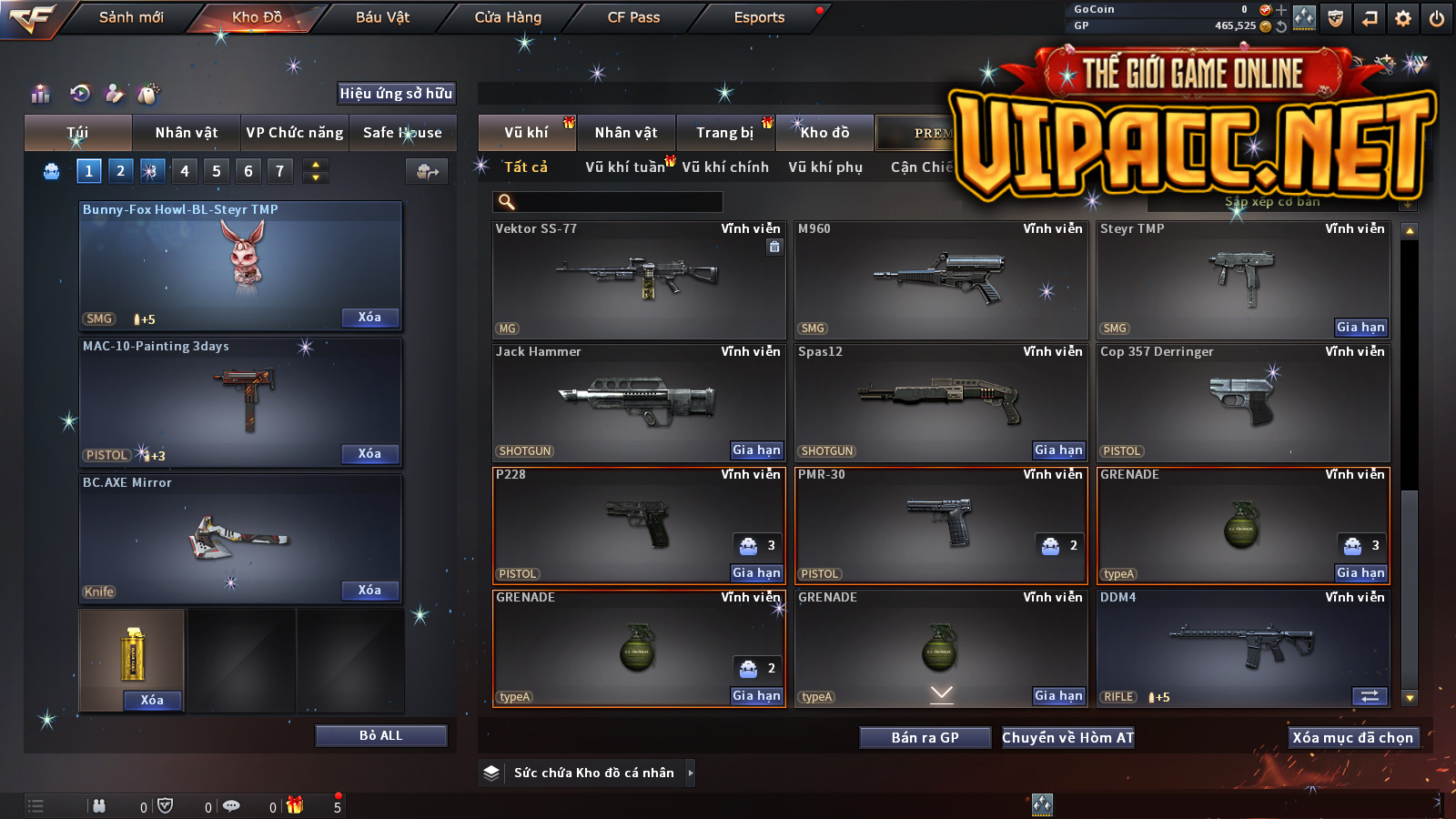Image resolution: width=1456 pixels, height=819 pixels.
Task: Filter by Vũ khí chính
Action: pyautogui.click(x=725, y=167)
